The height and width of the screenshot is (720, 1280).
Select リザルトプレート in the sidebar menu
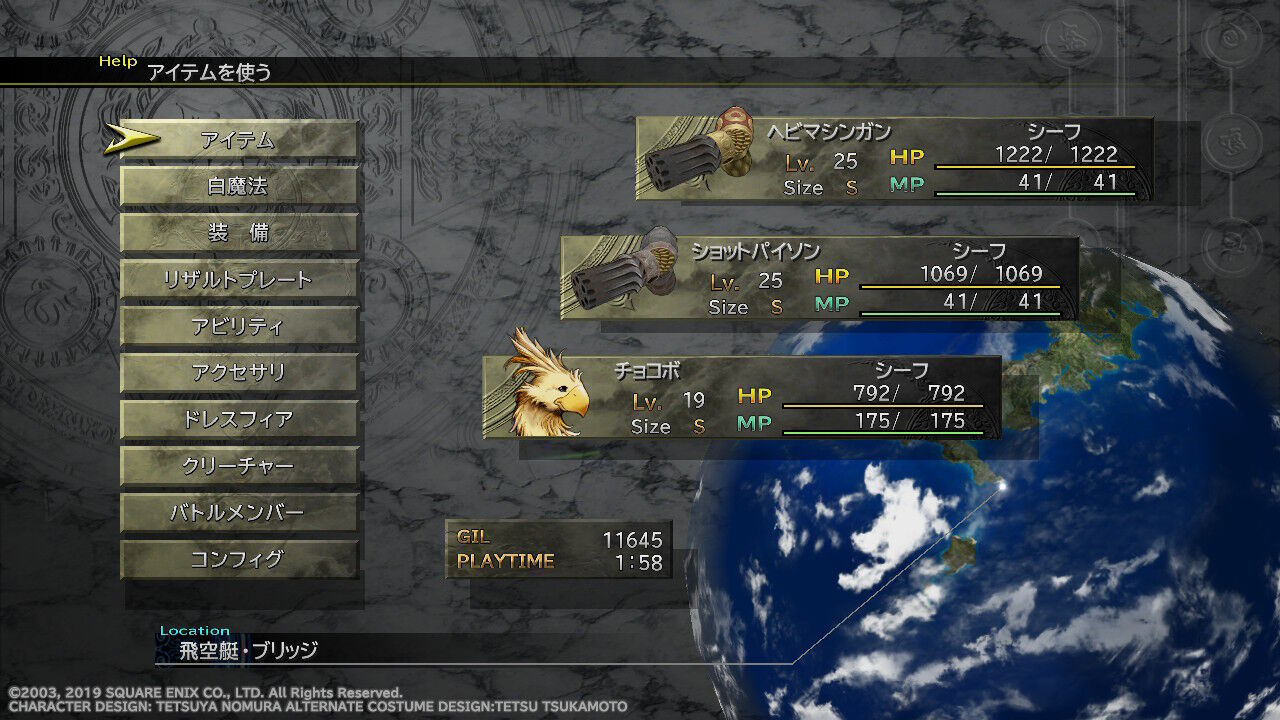pyautogui.click(x=240, y=280)
